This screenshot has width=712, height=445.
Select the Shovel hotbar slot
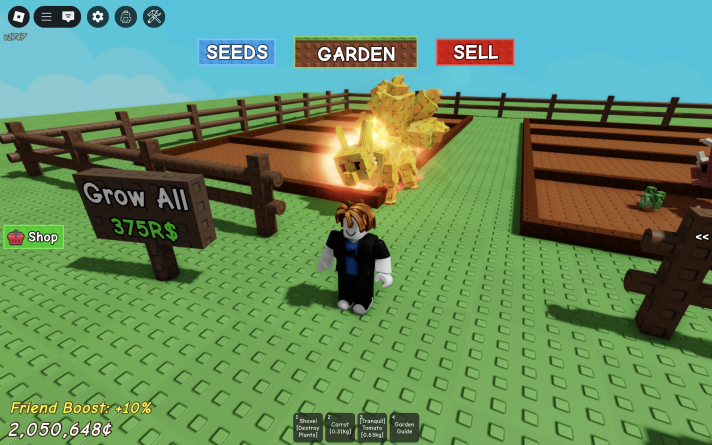pyautogui.click(x=308, y=428)
